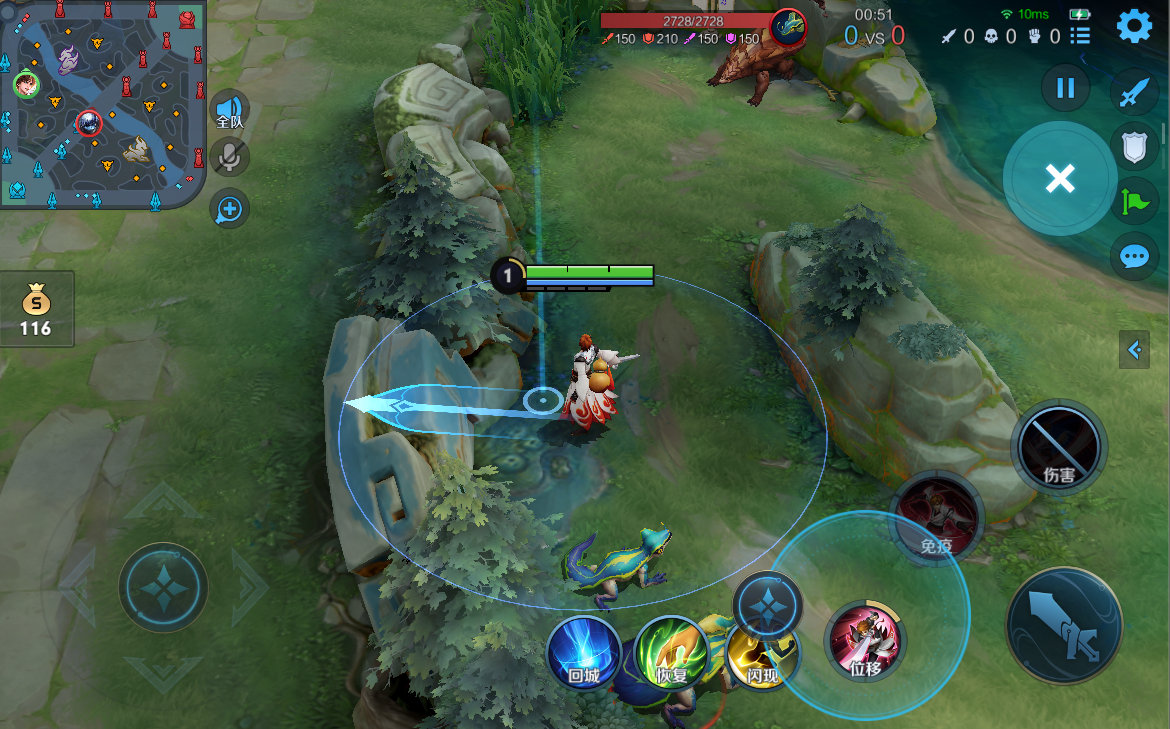Cancel skill cast with the X button
The image size is (1170, 729).
[1059, 179]
